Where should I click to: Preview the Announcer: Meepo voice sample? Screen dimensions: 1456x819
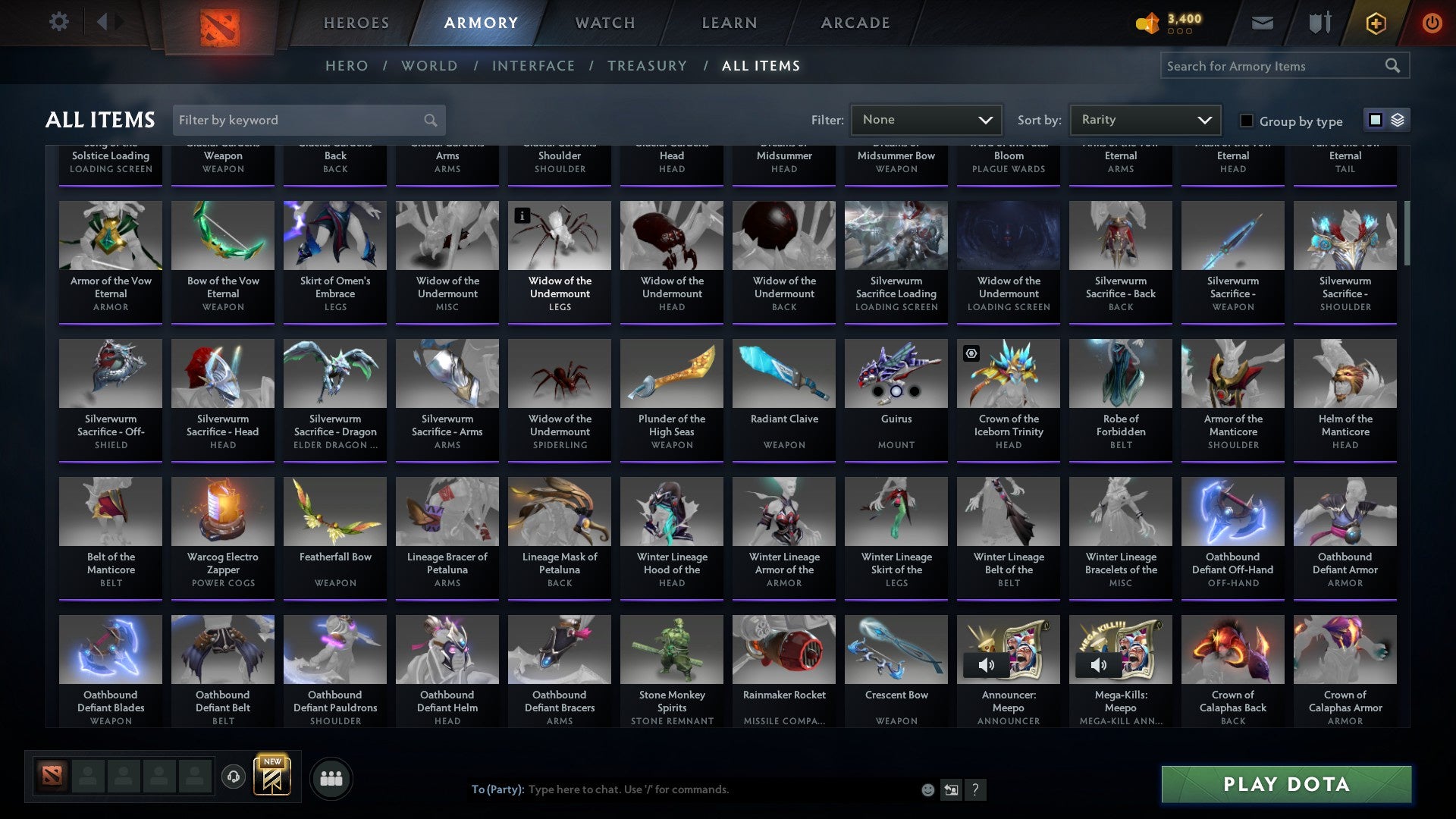(987, 664)
